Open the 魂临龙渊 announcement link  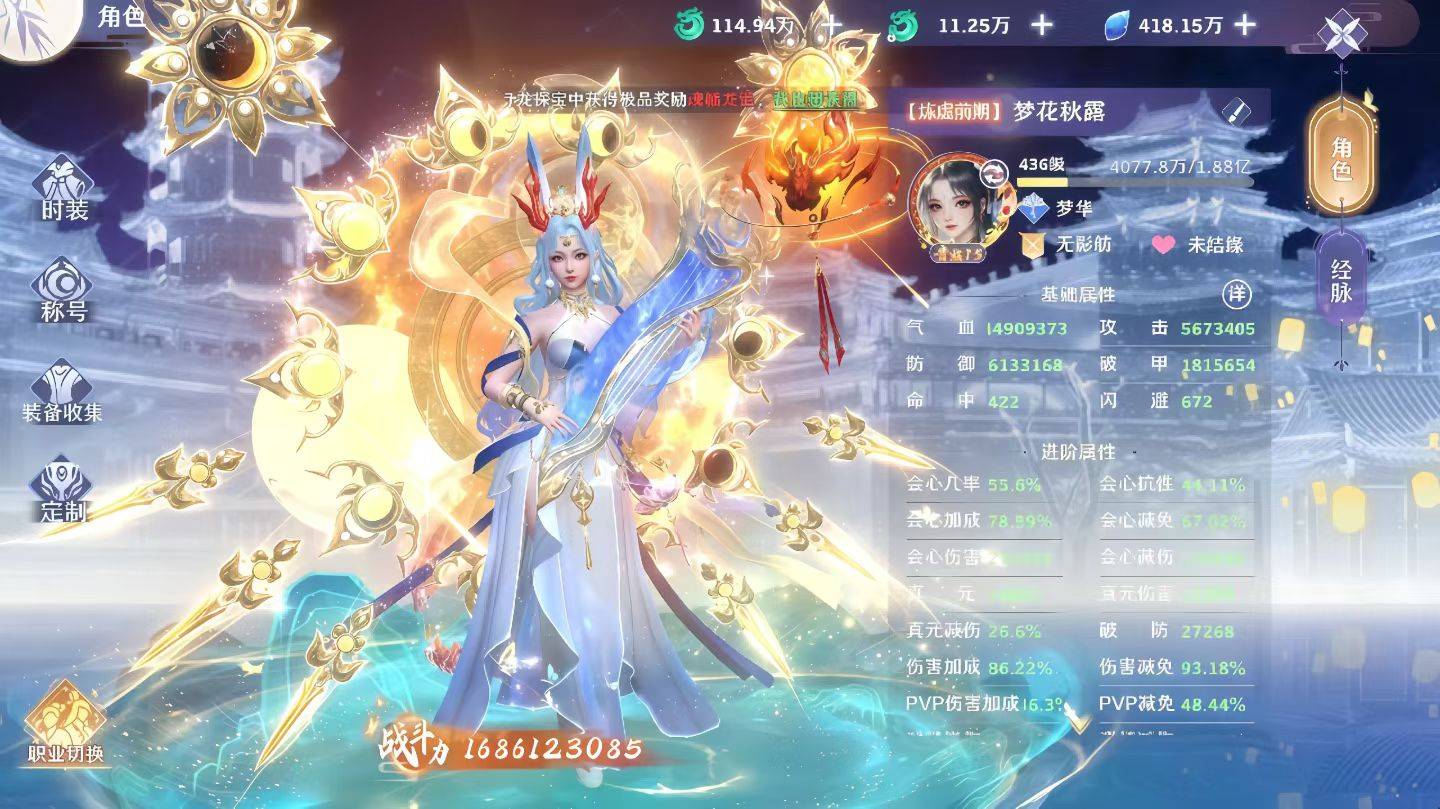click(x=720, y=101)
